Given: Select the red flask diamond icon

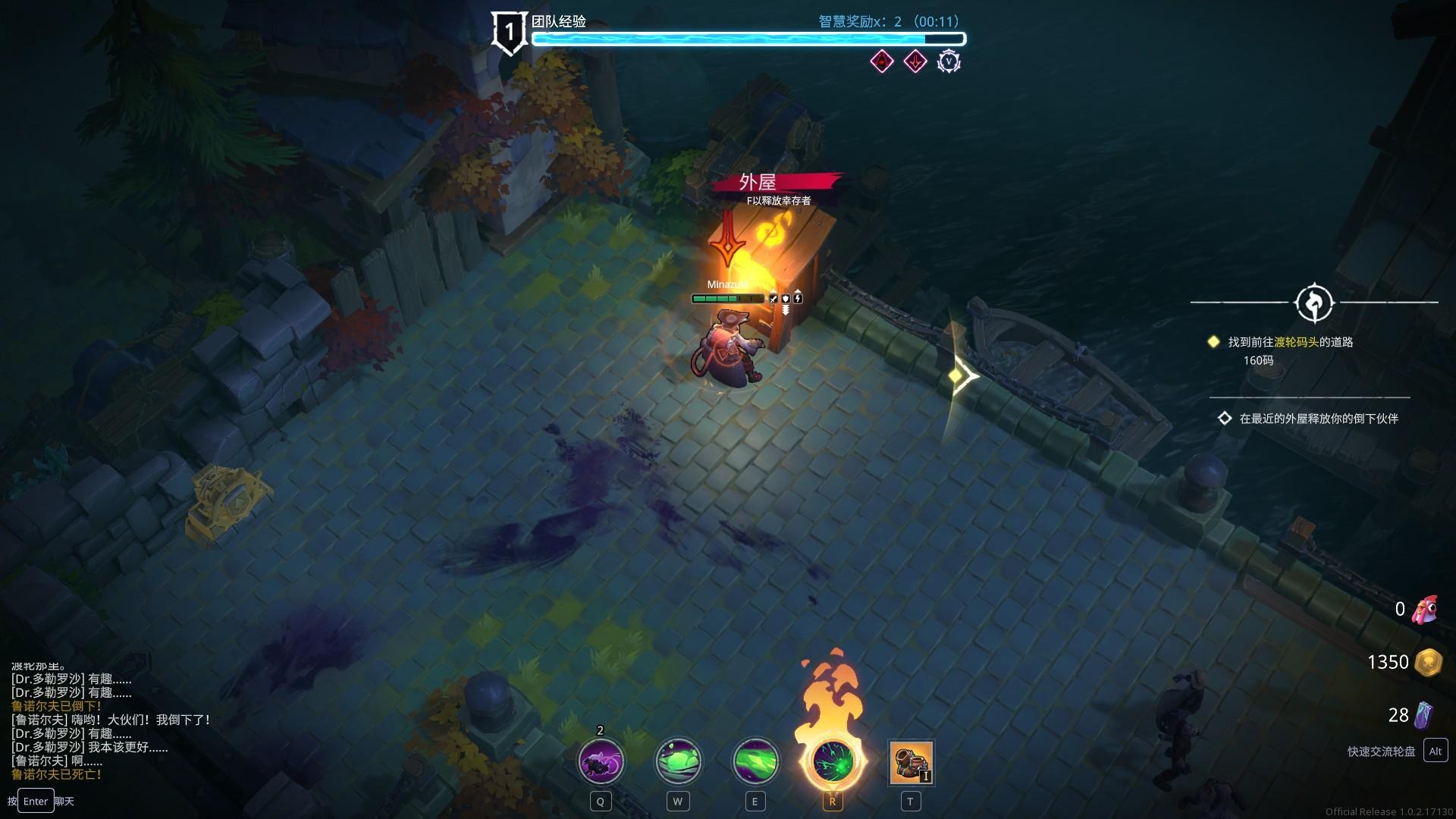Looking at the screenshot, I should tap(882, 61).
